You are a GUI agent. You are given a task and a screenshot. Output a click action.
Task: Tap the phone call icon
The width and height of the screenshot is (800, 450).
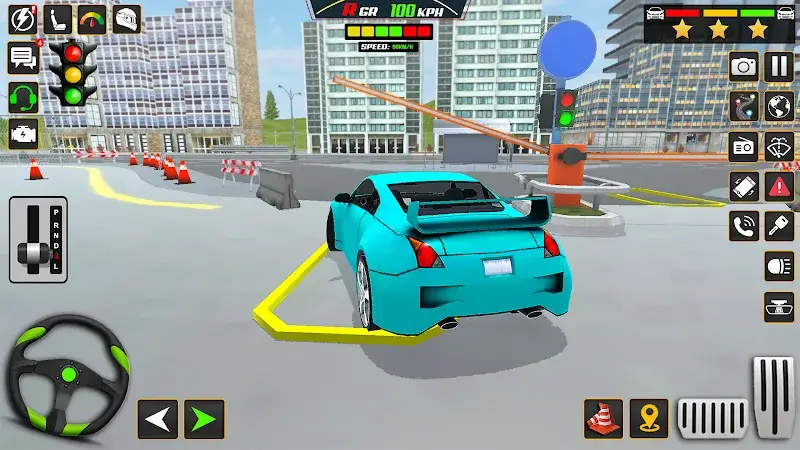(743, 225)
